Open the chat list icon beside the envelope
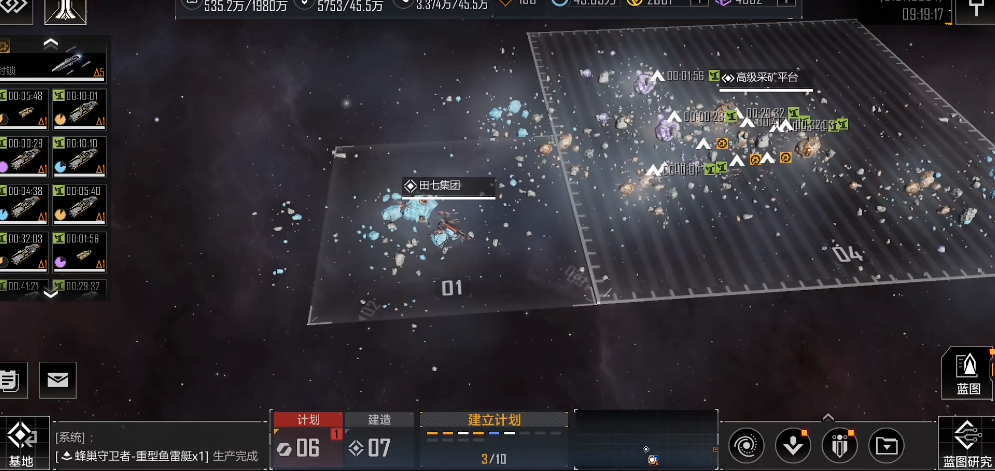The image size is (995, 471). [9, 379]
